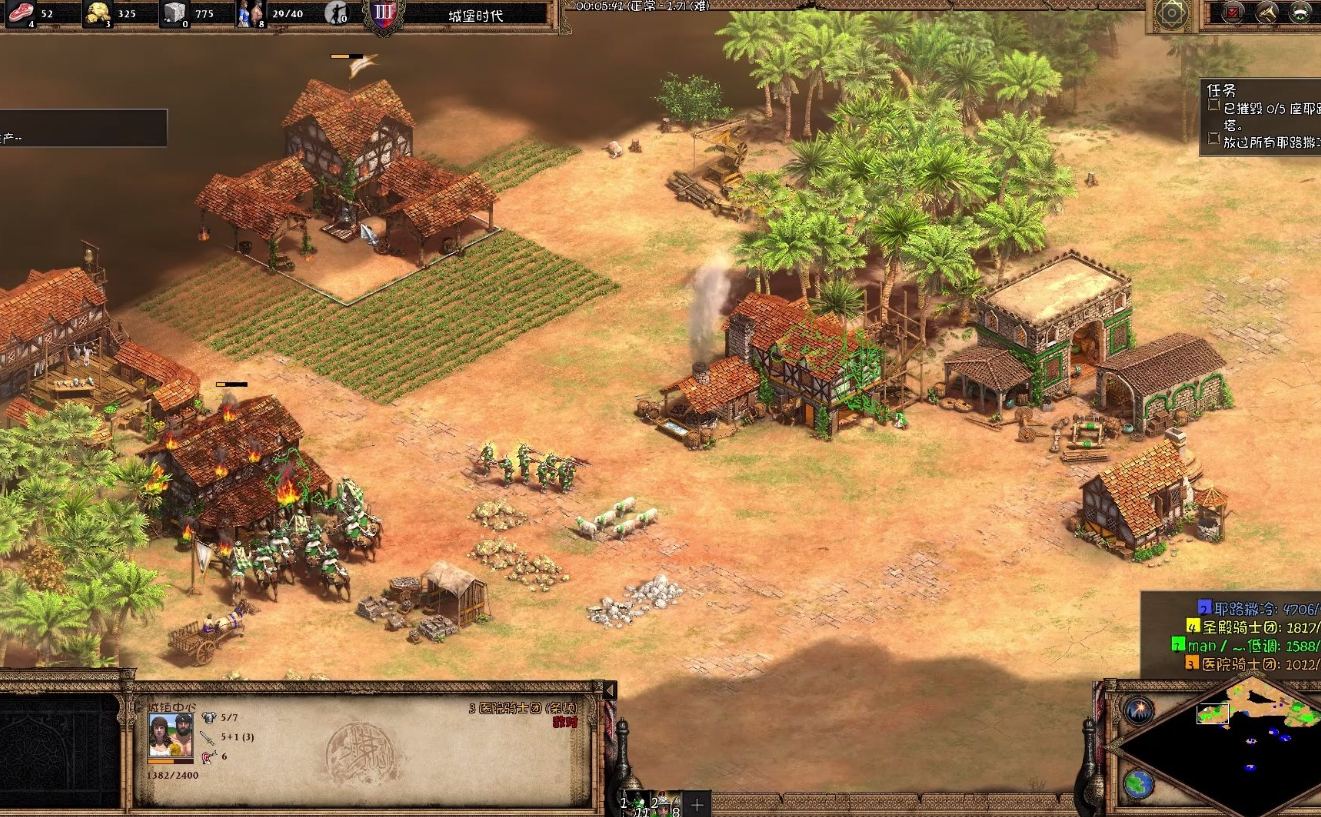The image size is (1321, 817).
Task: Open the diplomacy wreath icon
Action: (x=1301, y=12)
